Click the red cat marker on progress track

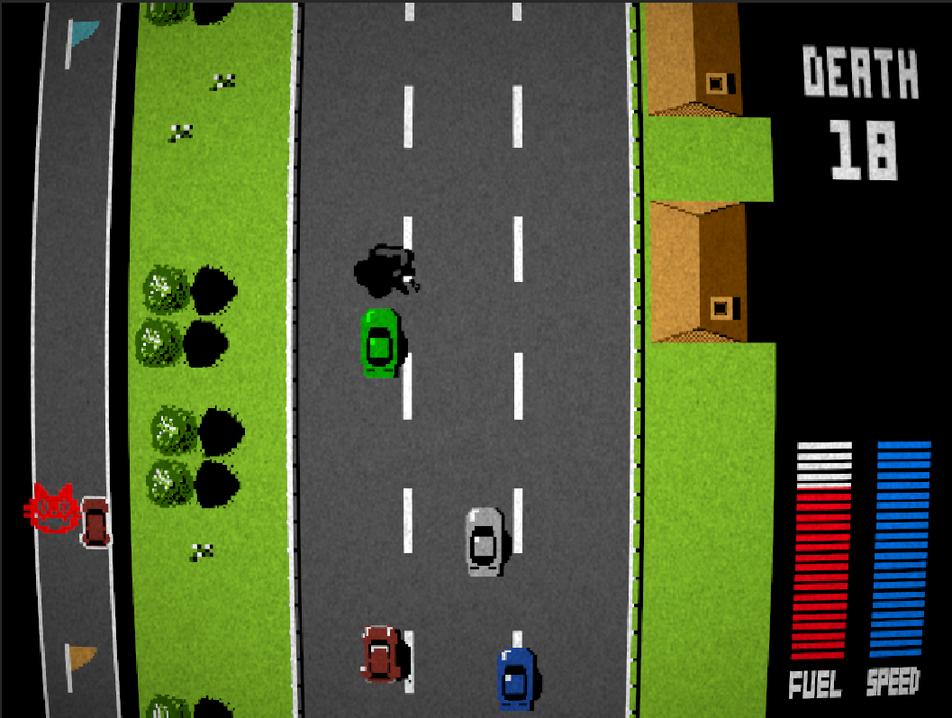(x=53, y=509)
